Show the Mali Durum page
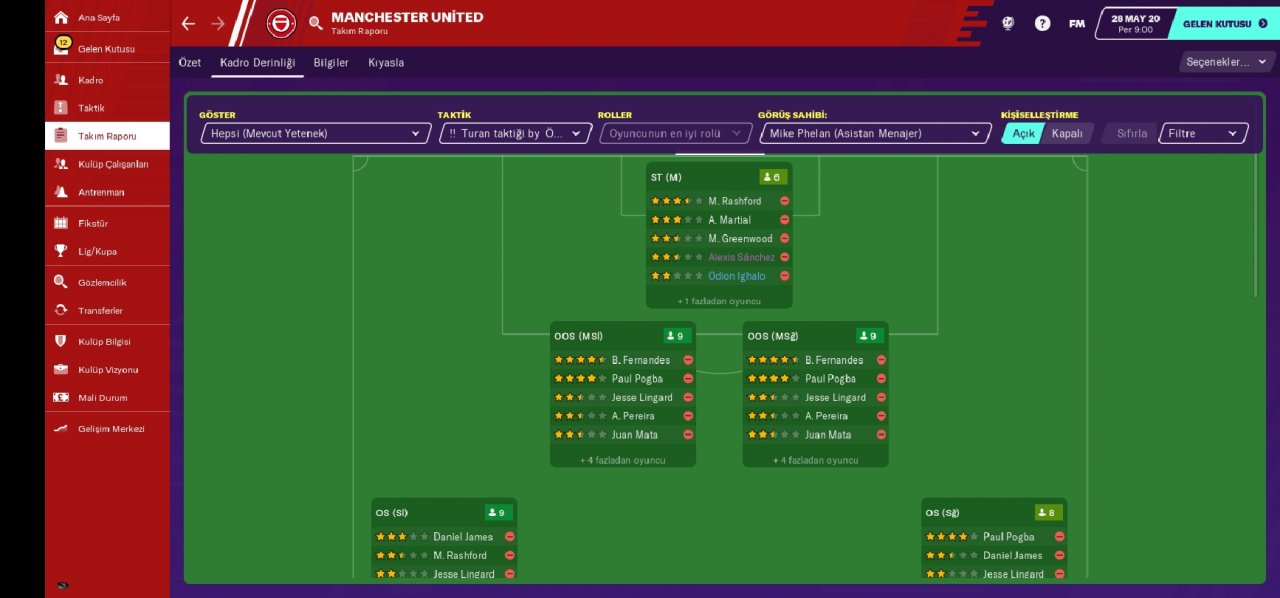 pyautogui.click(x=103, y=398)
